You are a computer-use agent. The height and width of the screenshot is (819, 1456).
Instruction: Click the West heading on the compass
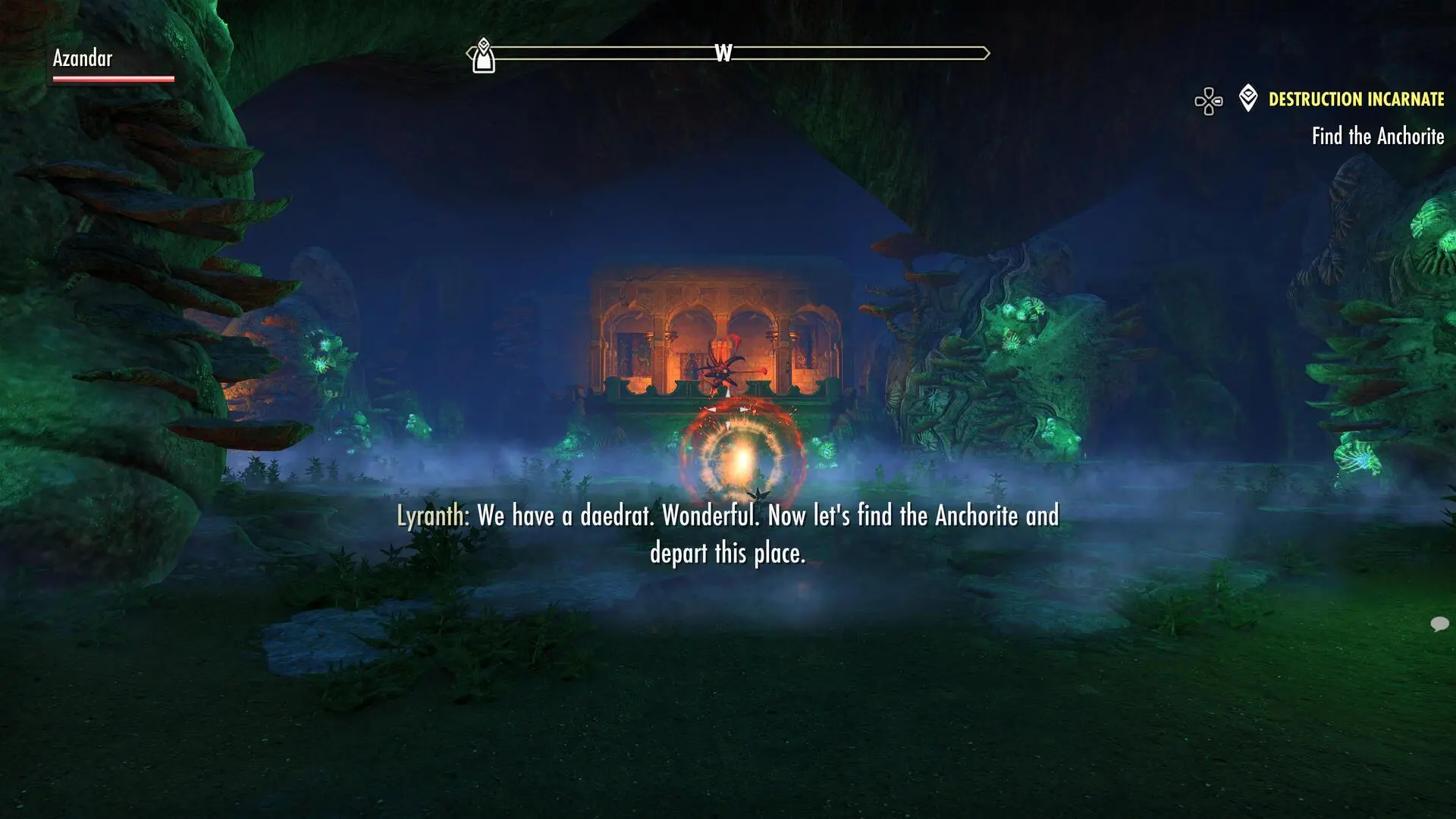723,53
